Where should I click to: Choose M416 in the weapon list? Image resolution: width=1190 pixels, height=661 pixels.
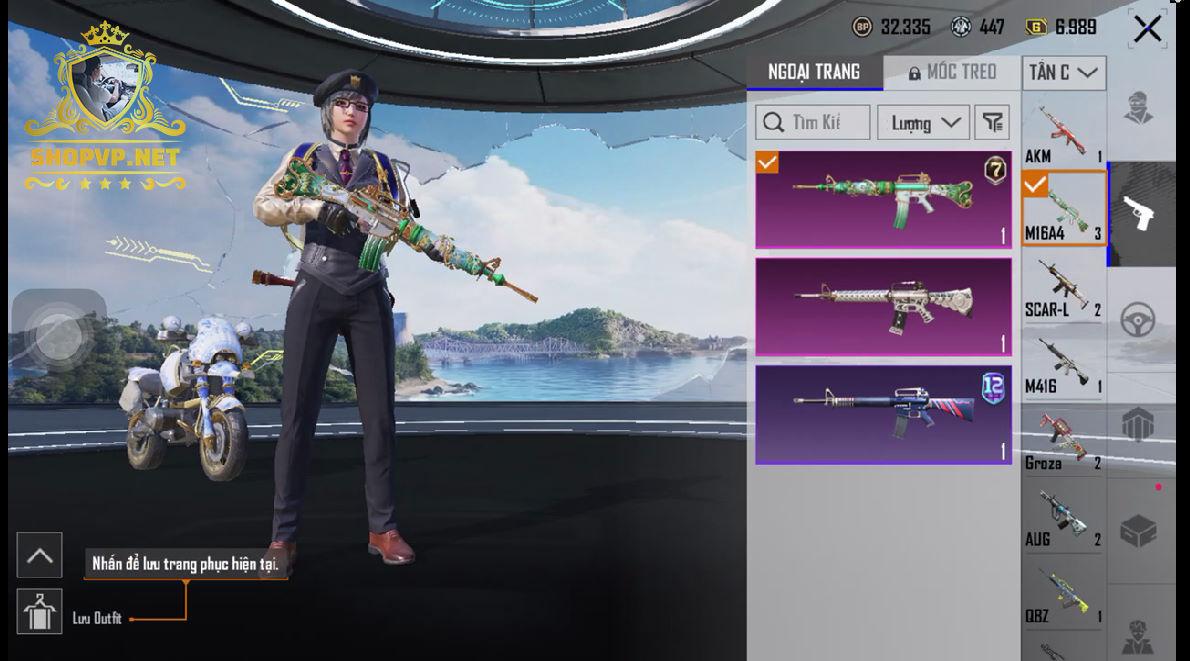pos(1063,363)
